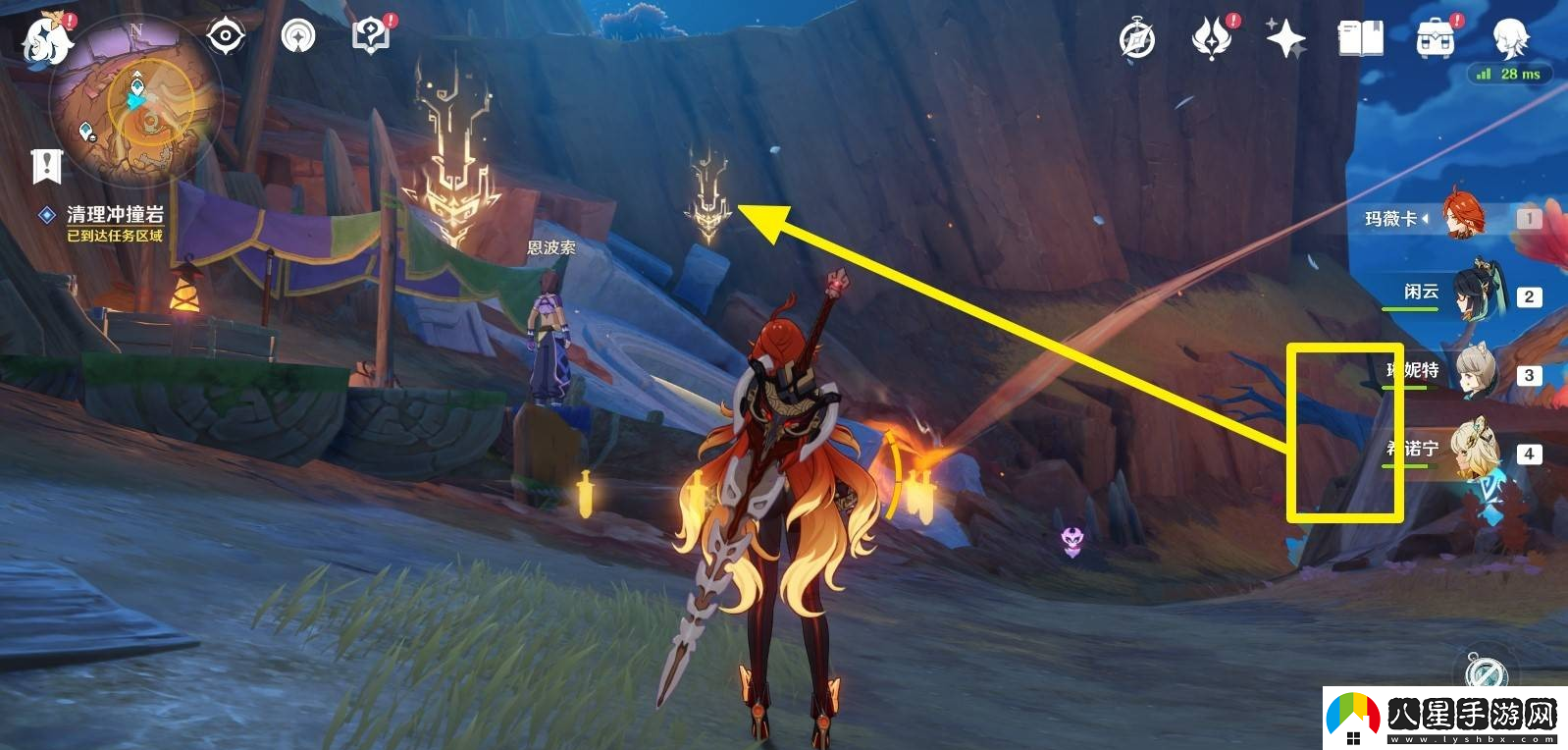Open the adventurer handbook book icon
The image size is (1568, 750).
1361,39
